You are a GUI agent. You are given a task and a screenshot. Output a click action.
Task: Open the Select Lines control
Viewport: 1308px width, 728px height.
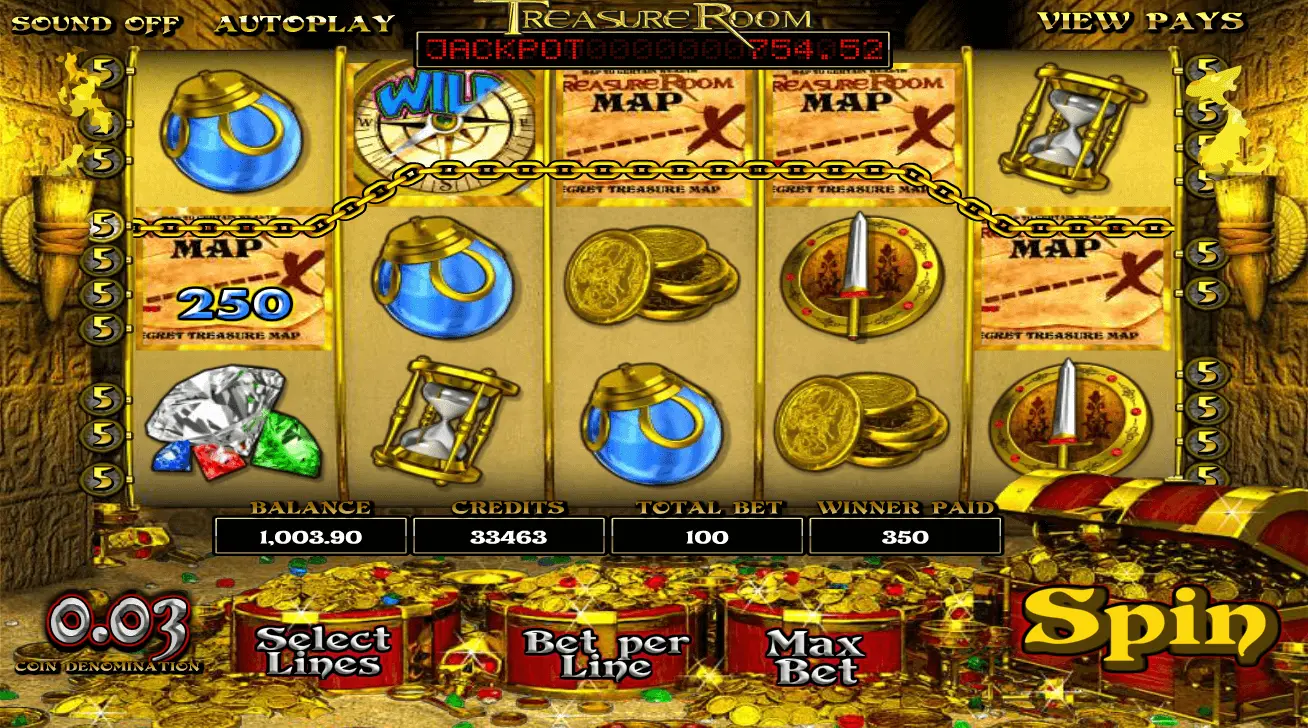click(323, 650)
